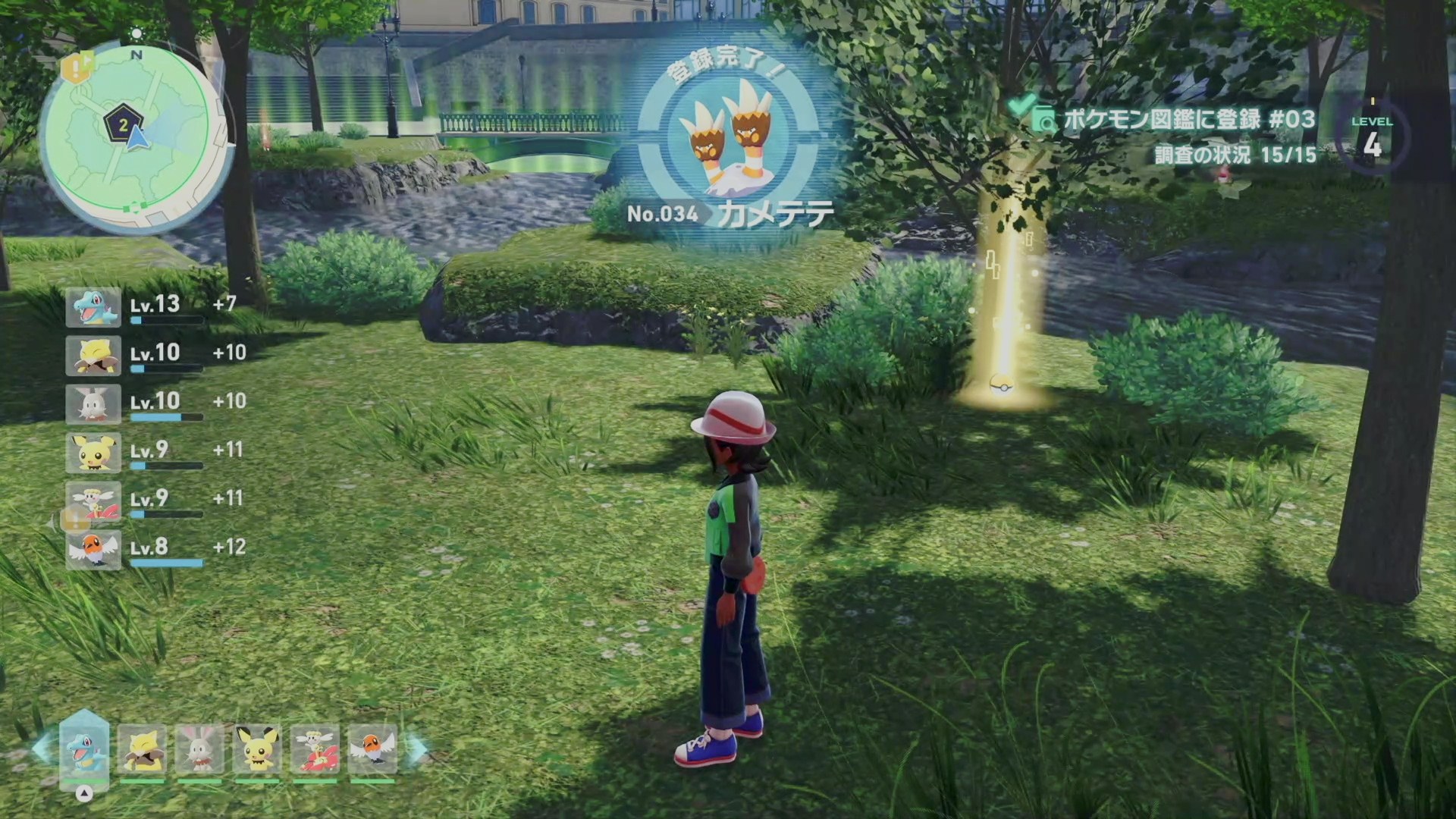This screenshot has width=1456, height=819.
Task: Click the party hotbar's left arrow
Action: pos(41,748)
